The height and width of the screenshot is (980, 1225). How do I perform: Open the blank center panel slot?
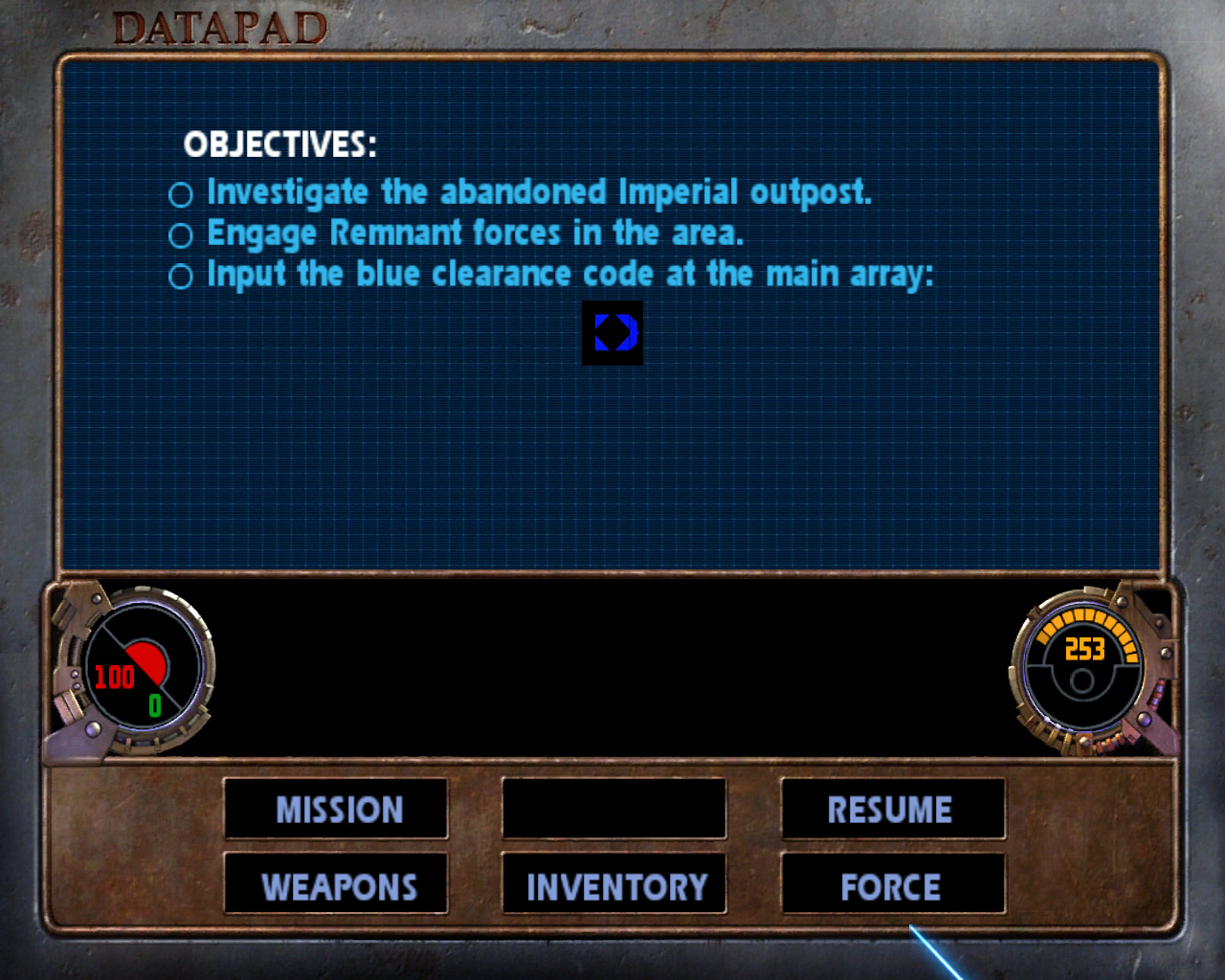tap(613, 810)
